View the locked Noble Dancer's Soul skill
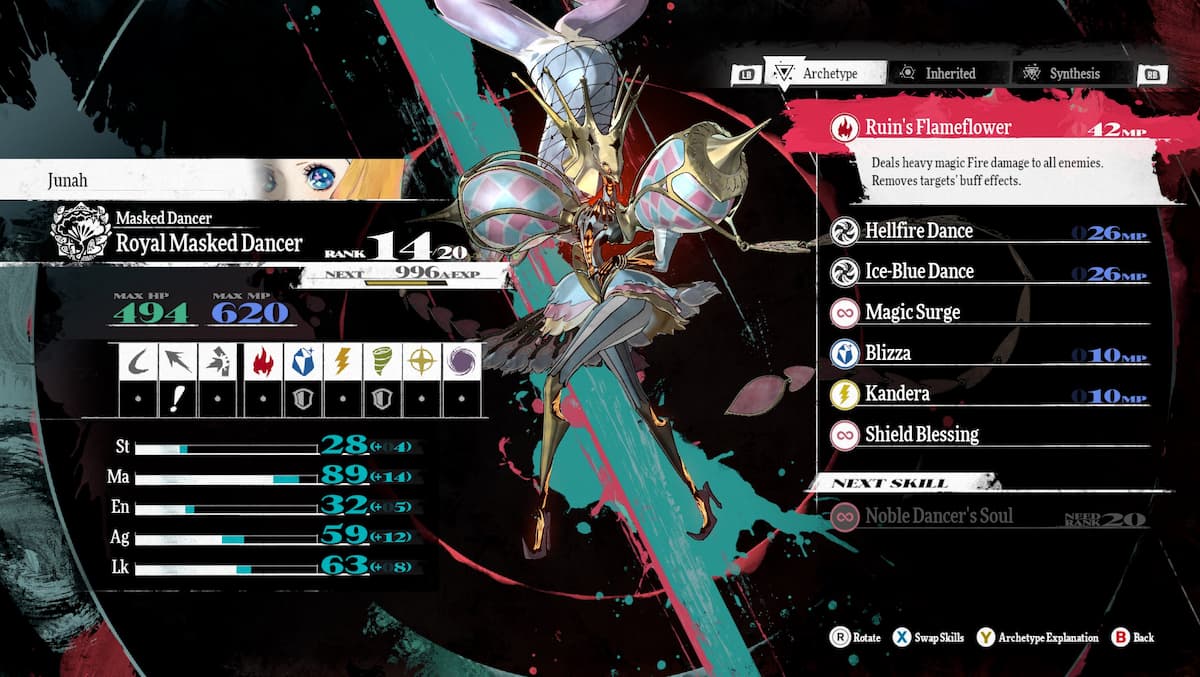Viewport: 1200px width, 677px height. [x=938, y=516]
